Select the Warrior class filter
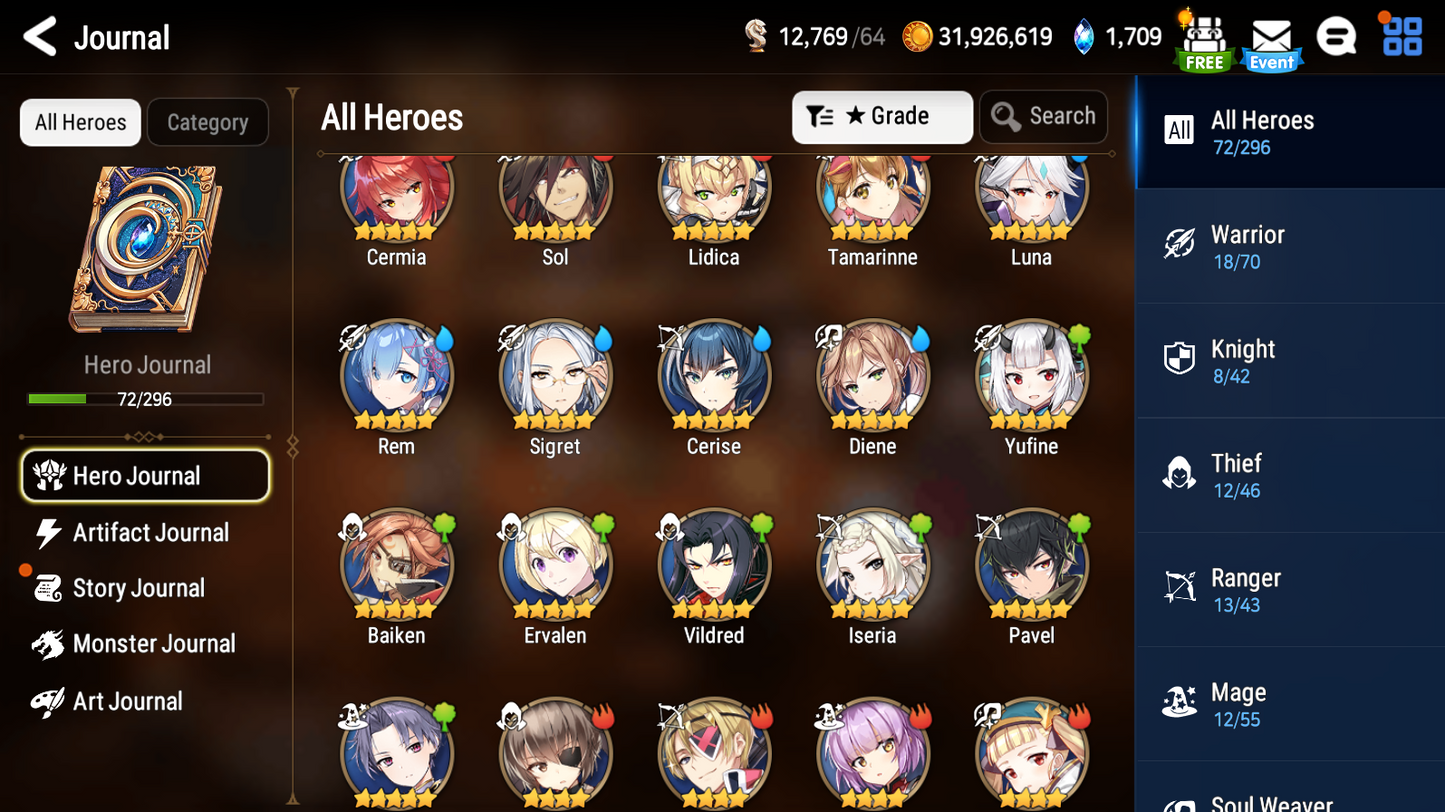Image resolution: width=1445 pixels, height=812 pixels. (1290, 245)
